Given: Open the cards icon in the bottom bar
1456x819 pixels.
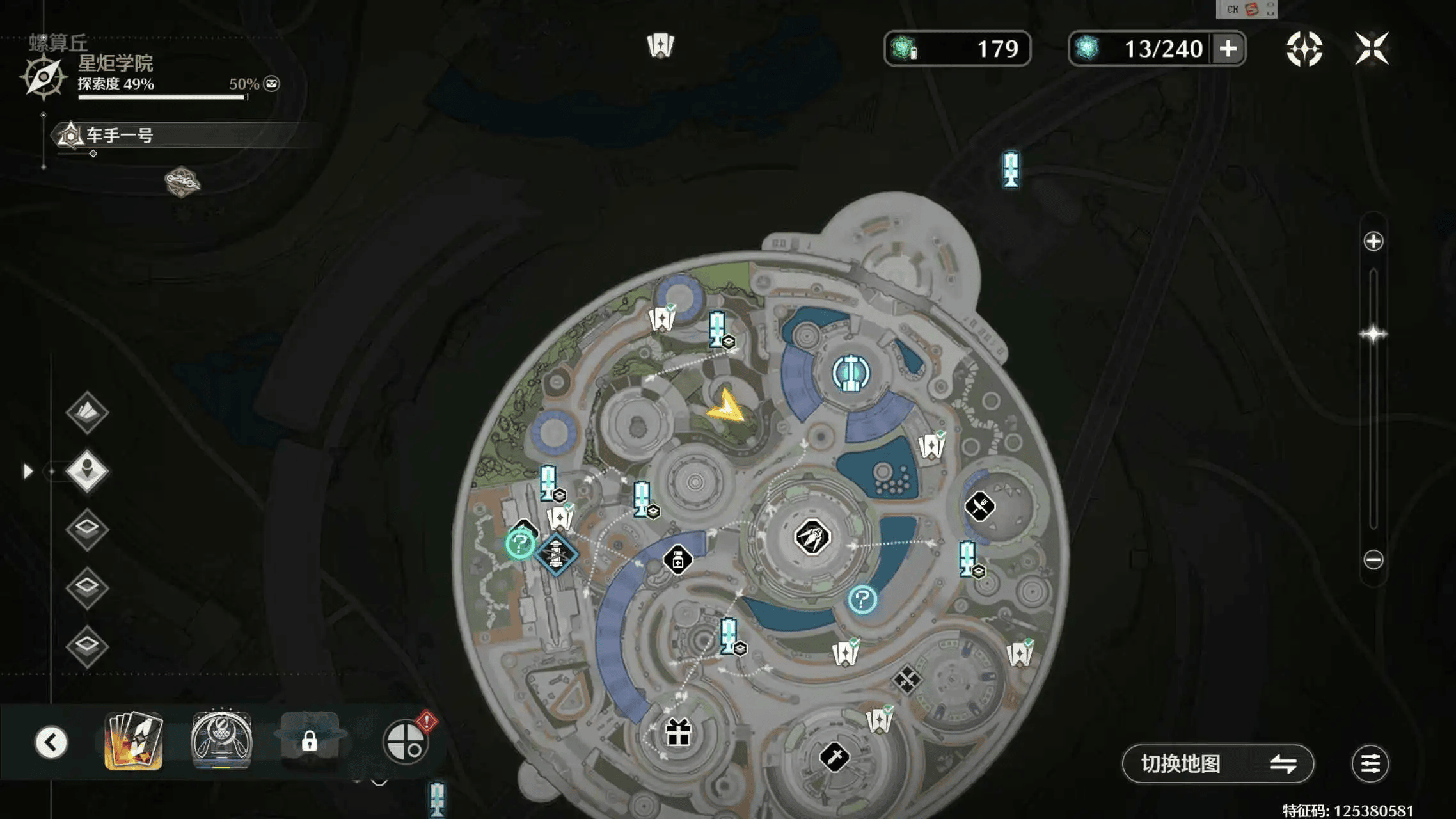Looking at the screenshot, I should click(x=134, y=741).
